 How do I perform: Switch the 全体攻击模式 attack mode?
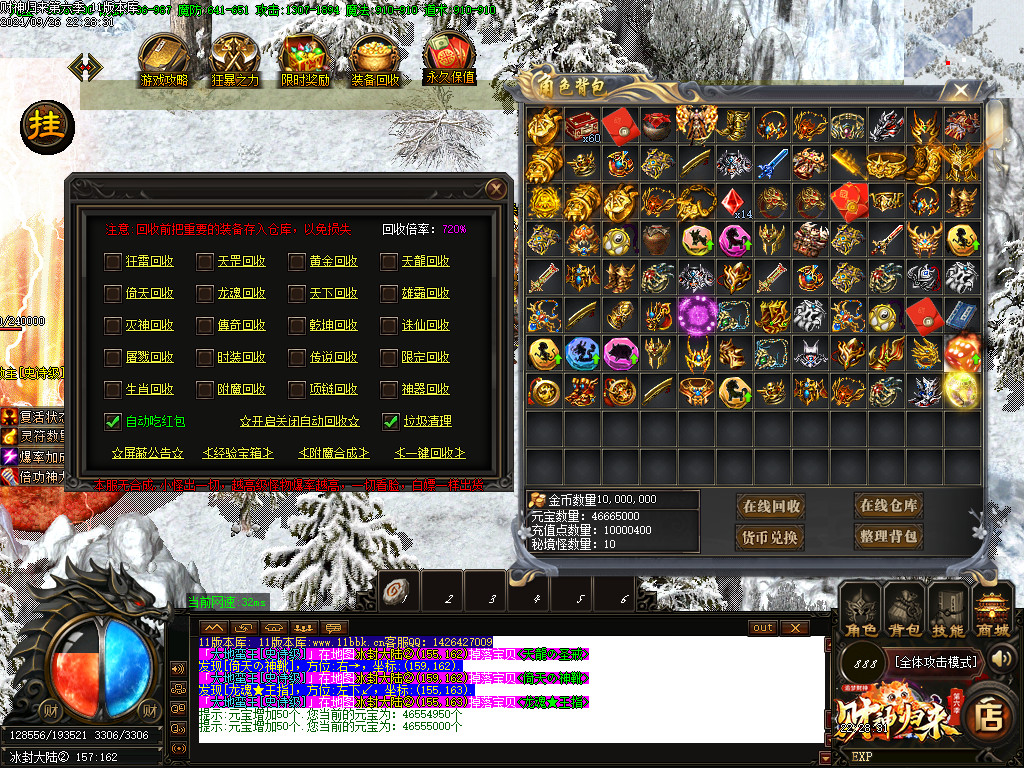[x=935, y=662]
